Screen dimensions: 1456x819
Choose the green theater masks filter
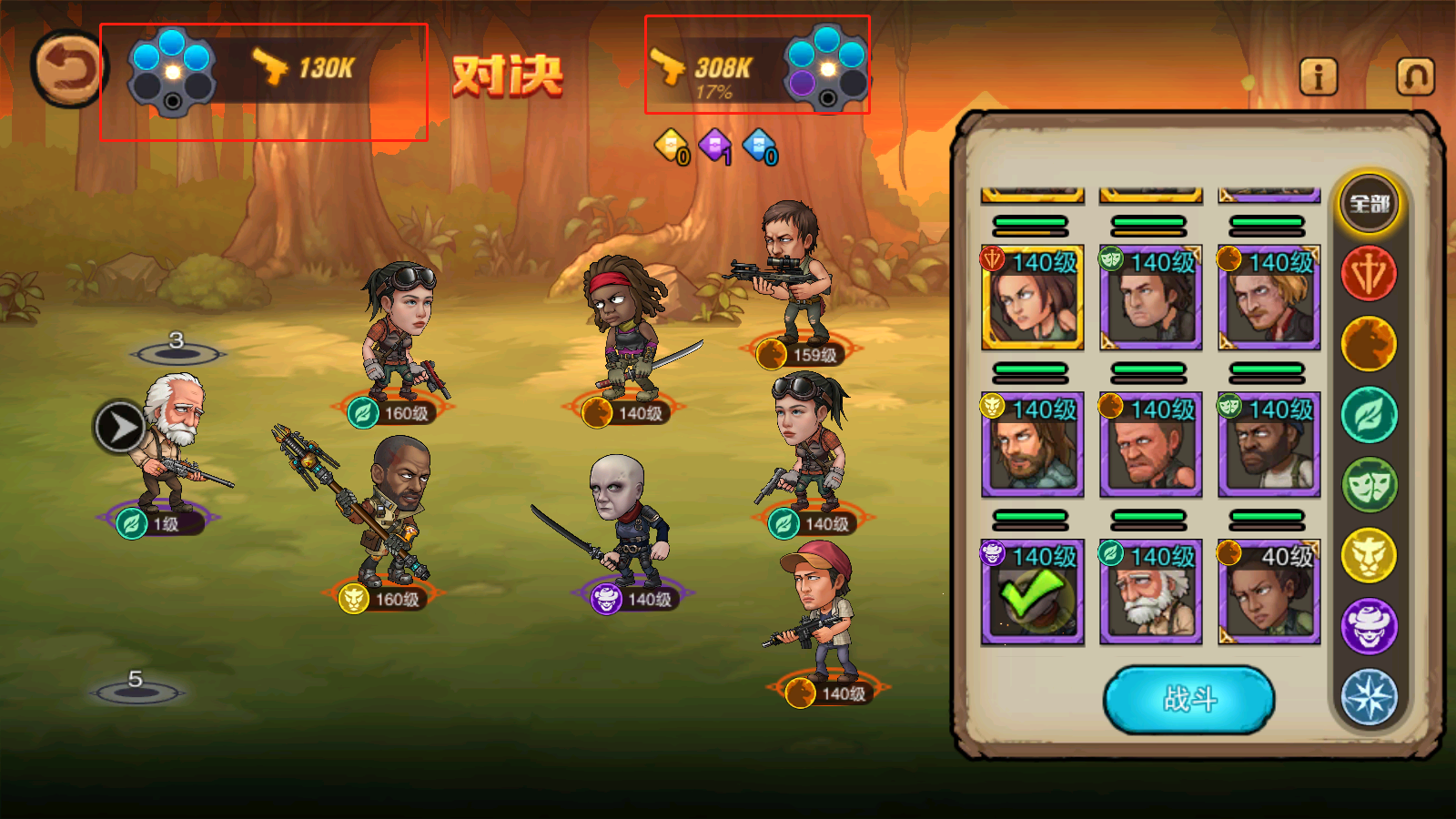pos(1369,485)
